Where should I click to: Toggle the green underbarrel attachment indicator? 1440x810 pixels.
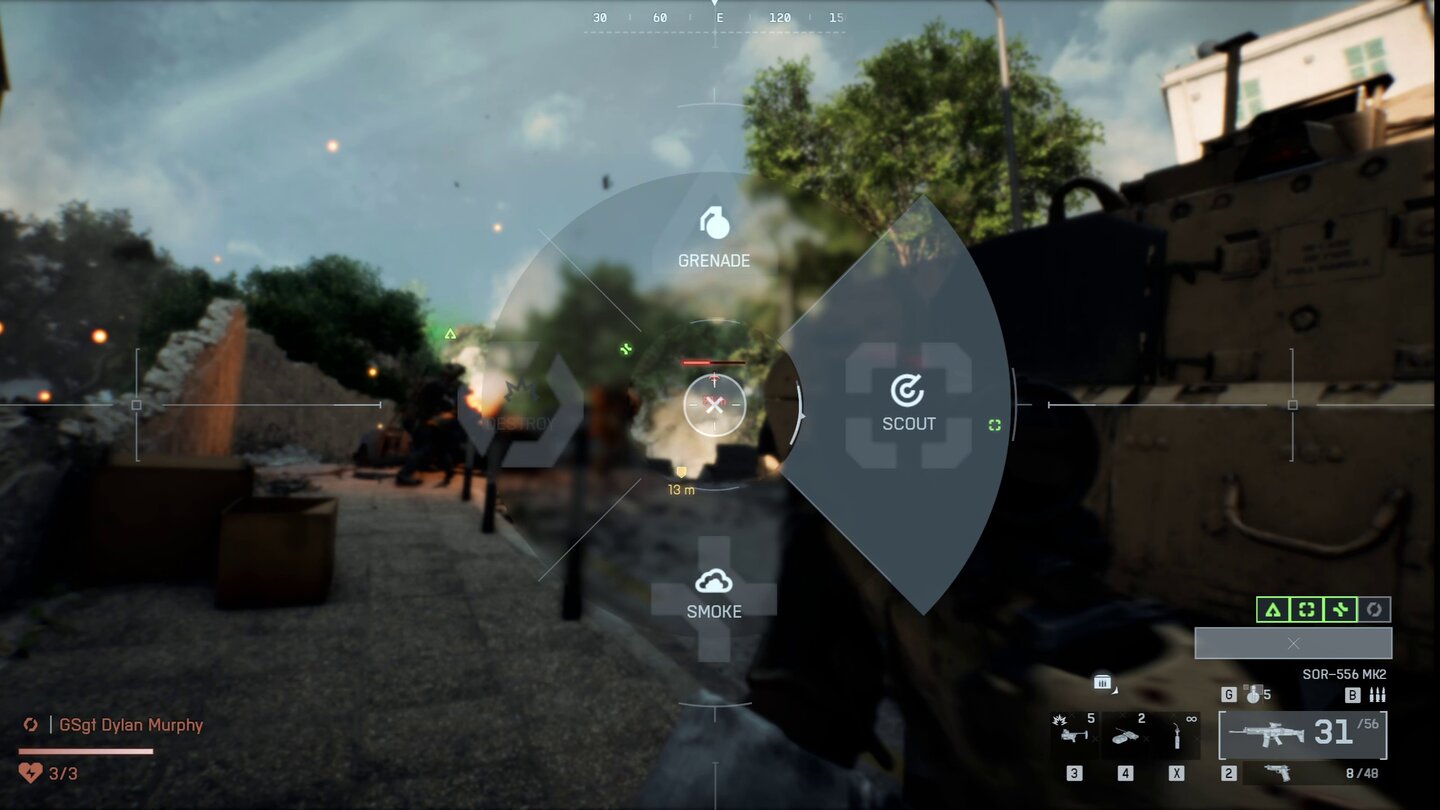point(1340,608)
